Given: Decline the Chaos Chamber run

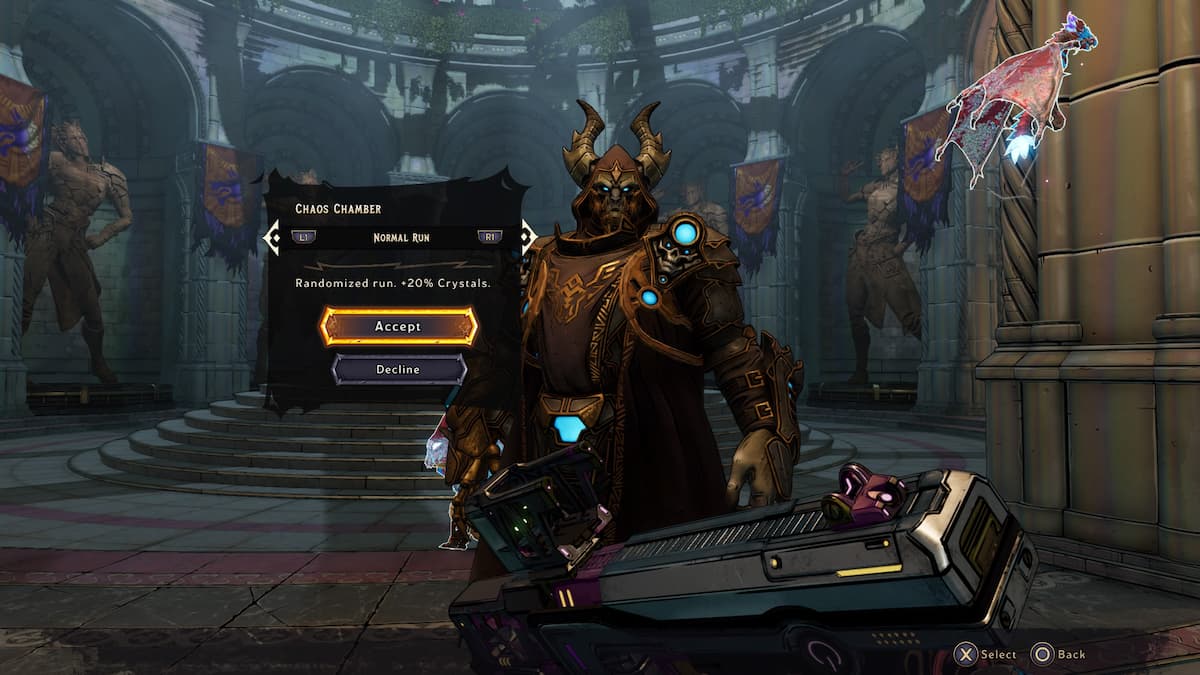Looking at the screenshot, I should [398, 369].
